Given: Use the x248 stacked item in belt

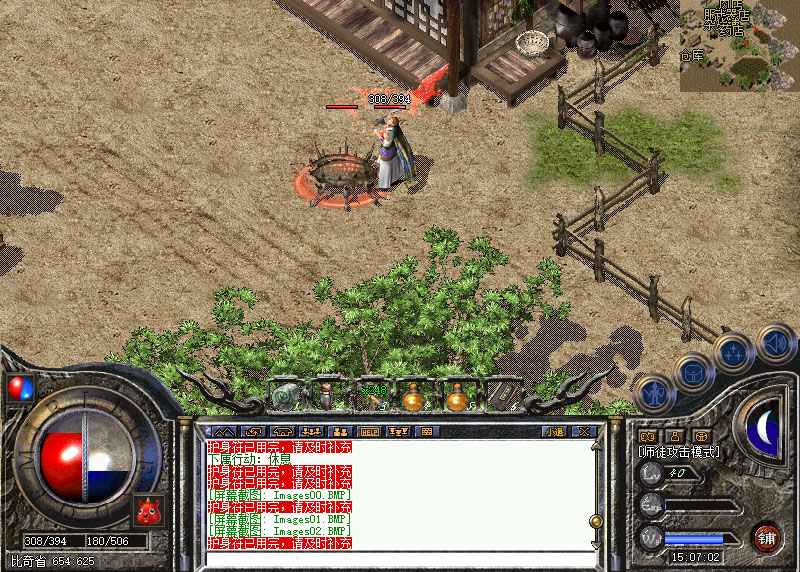Looking at the screenshot, I should click(x=372, y=397).
